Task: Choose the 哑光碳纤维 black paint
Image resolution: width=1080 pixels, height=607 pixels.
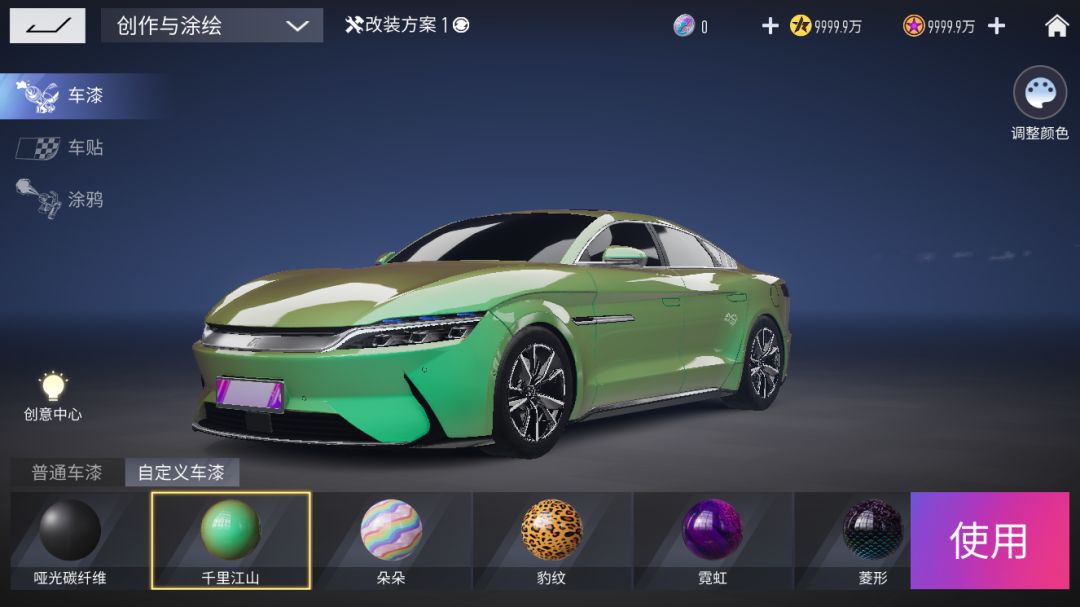Action: 70,540
